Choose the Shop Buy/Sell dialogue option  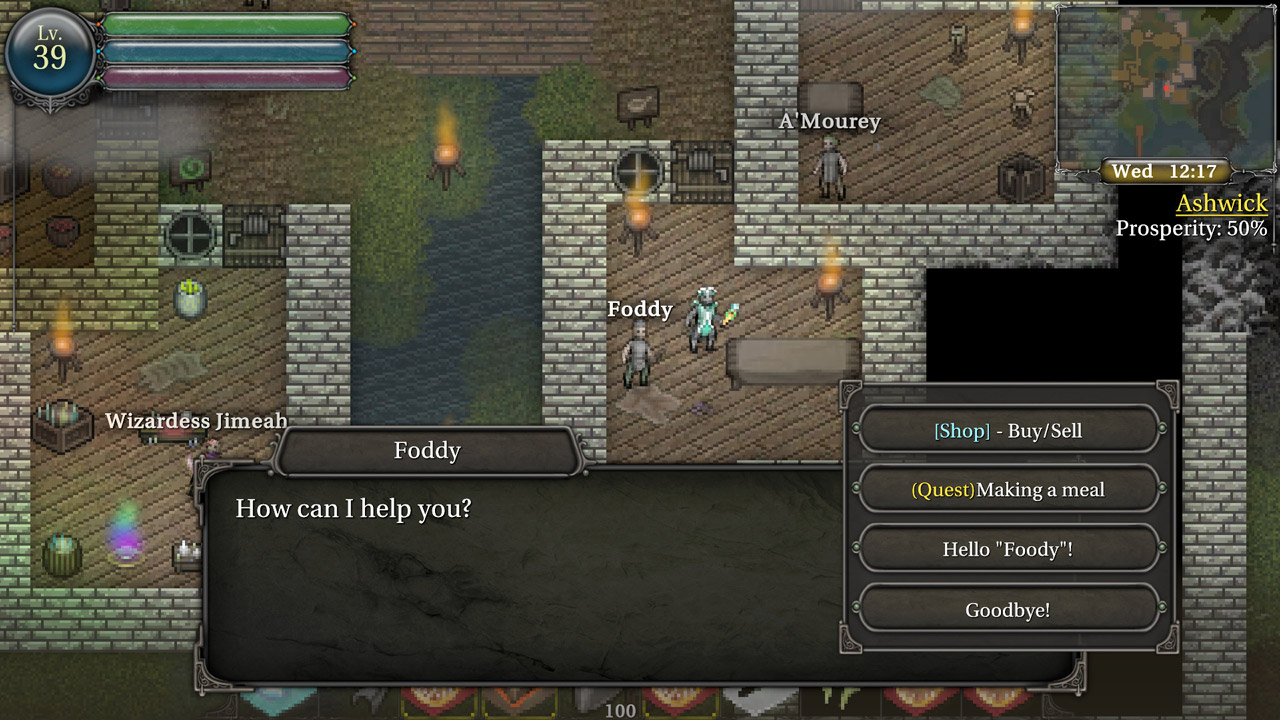pyautogui.click(x=1008, y=430)
